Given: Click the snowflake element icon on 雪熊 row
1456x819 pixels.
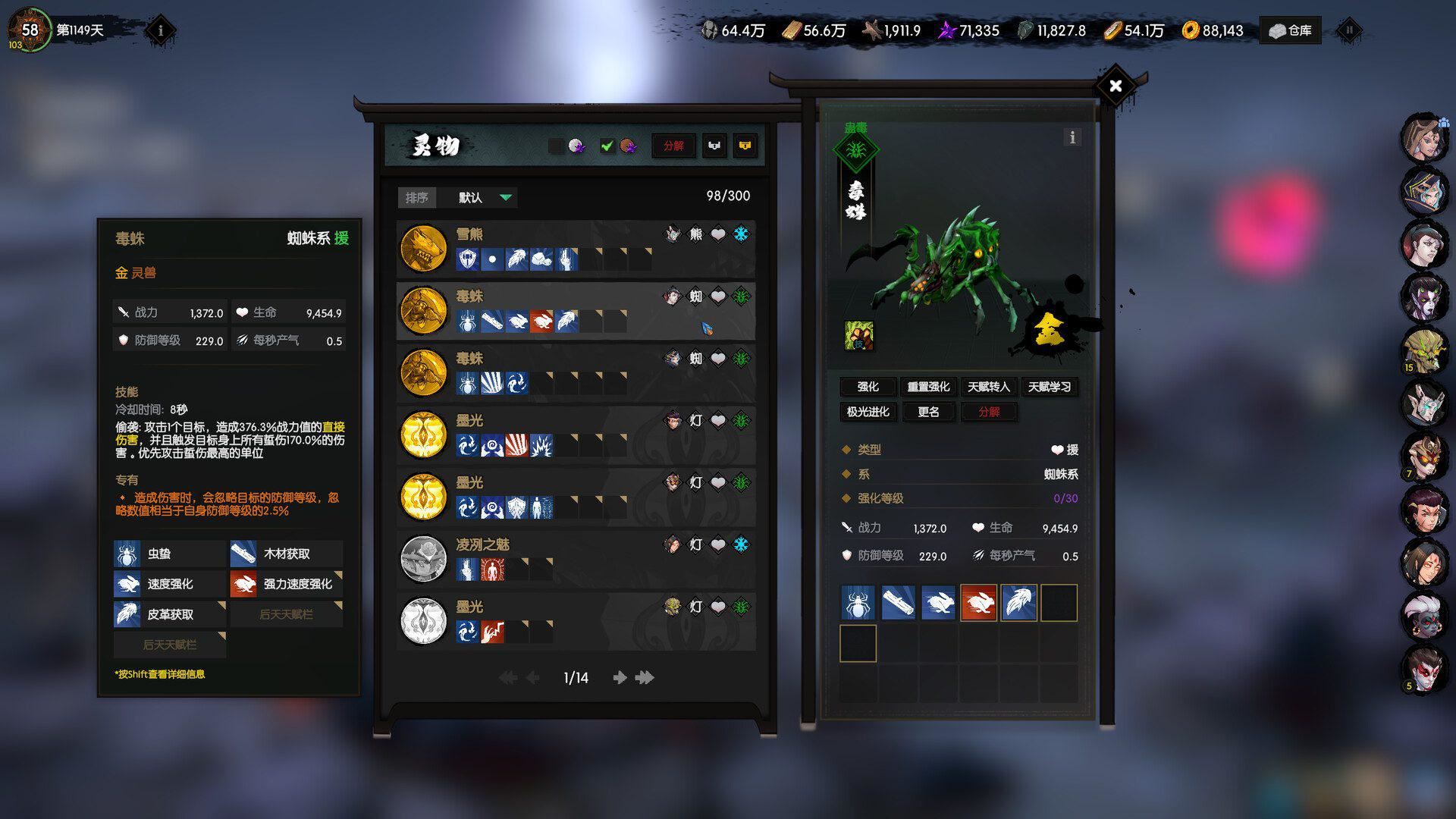Looking at the screenshot, I should (741, 235).
